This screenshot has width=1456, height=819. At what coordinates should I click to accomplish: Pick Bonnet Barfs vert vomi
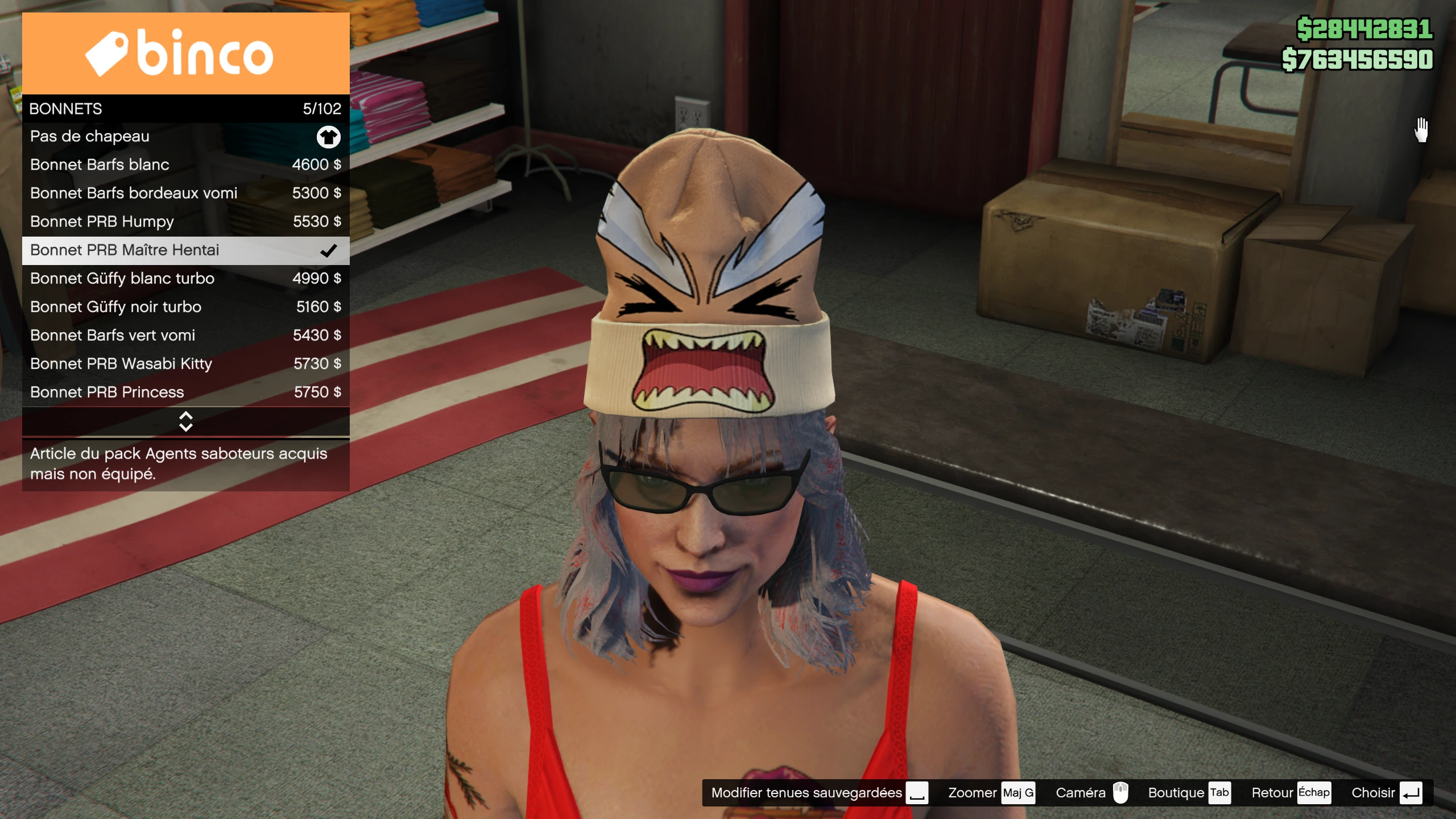coord(185,336)
